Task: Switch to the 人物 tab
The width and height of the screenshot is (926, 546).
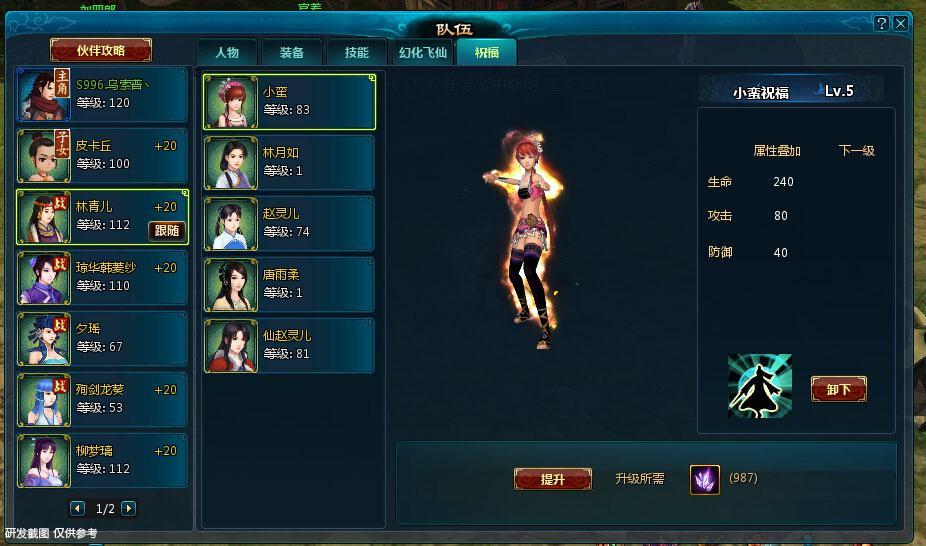Action: coord(227,53)
